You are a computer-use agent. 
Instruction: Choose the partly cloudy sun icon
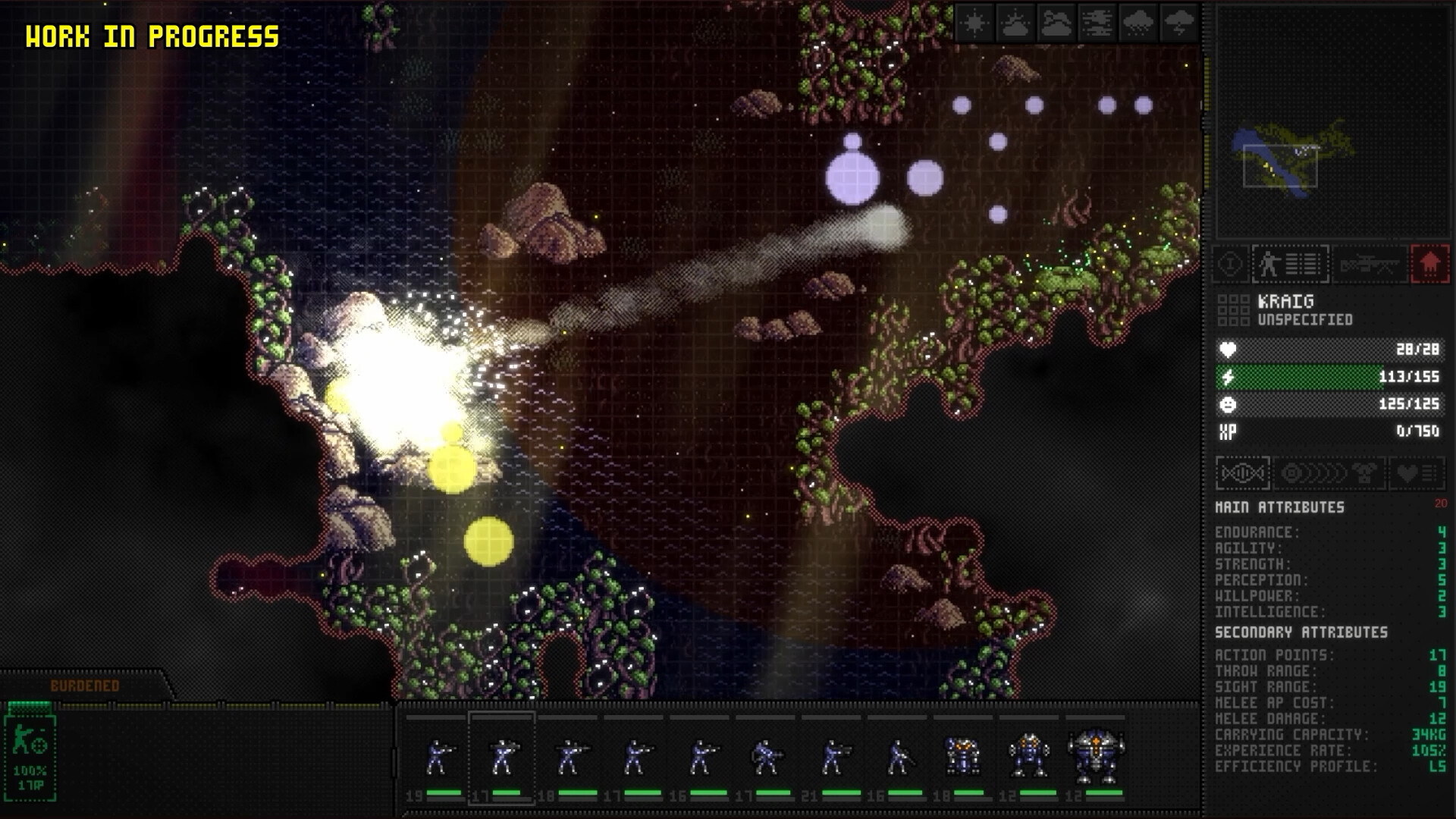pos(1015,24)
